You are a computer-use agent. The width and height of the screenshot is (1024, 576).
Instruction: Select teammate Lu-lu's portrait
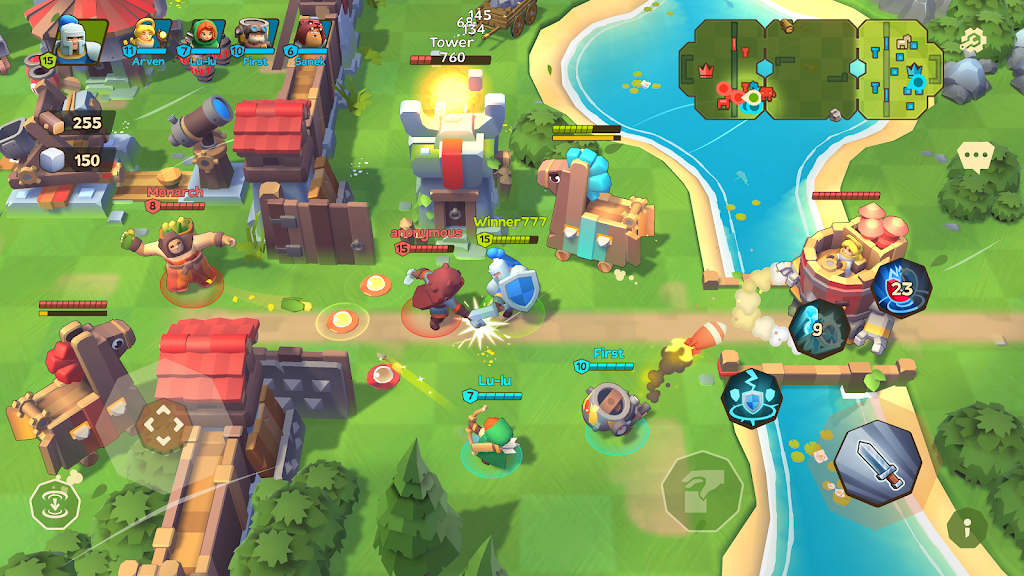203,36
